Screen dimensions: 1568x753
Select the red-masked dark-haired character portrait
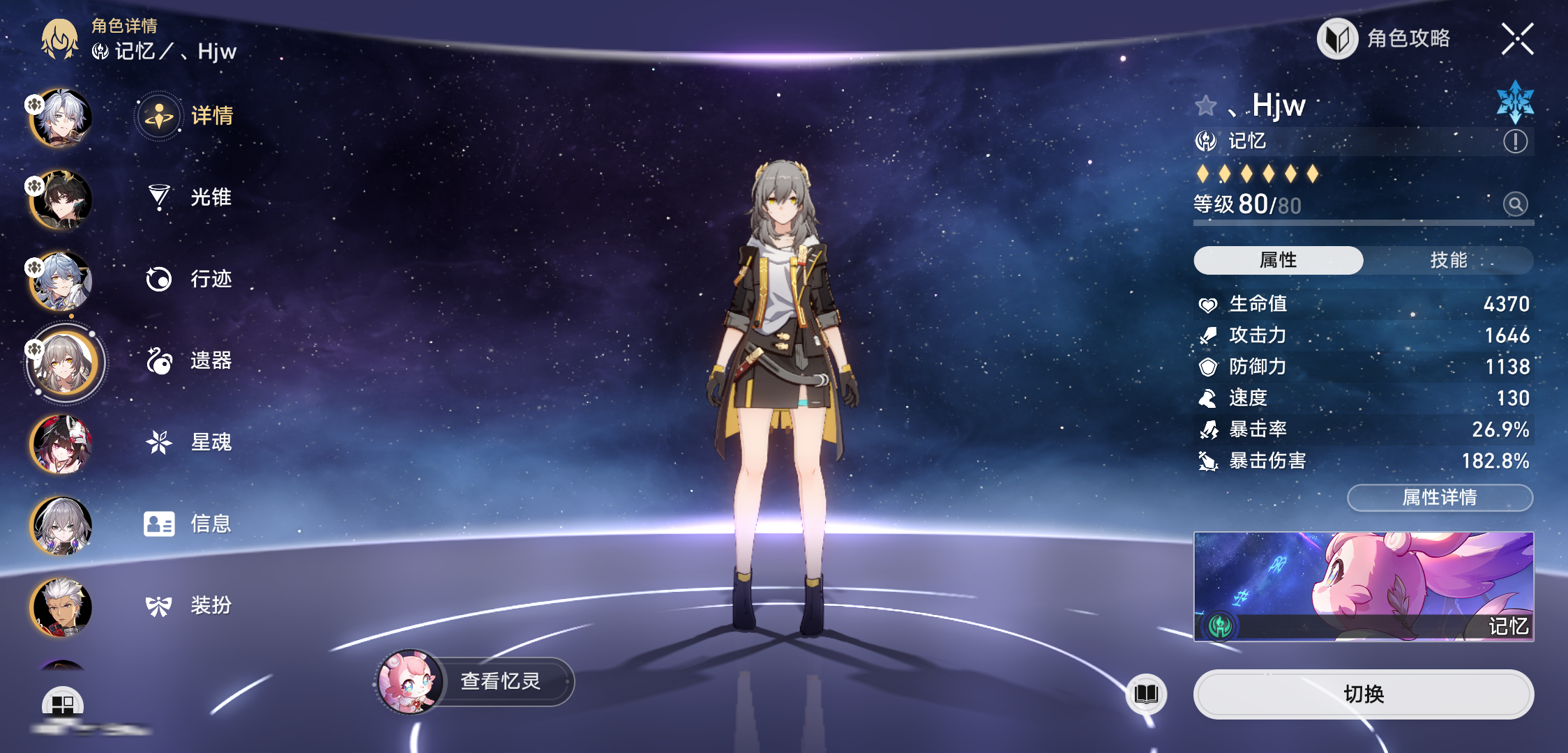click(x=61, y=444)
